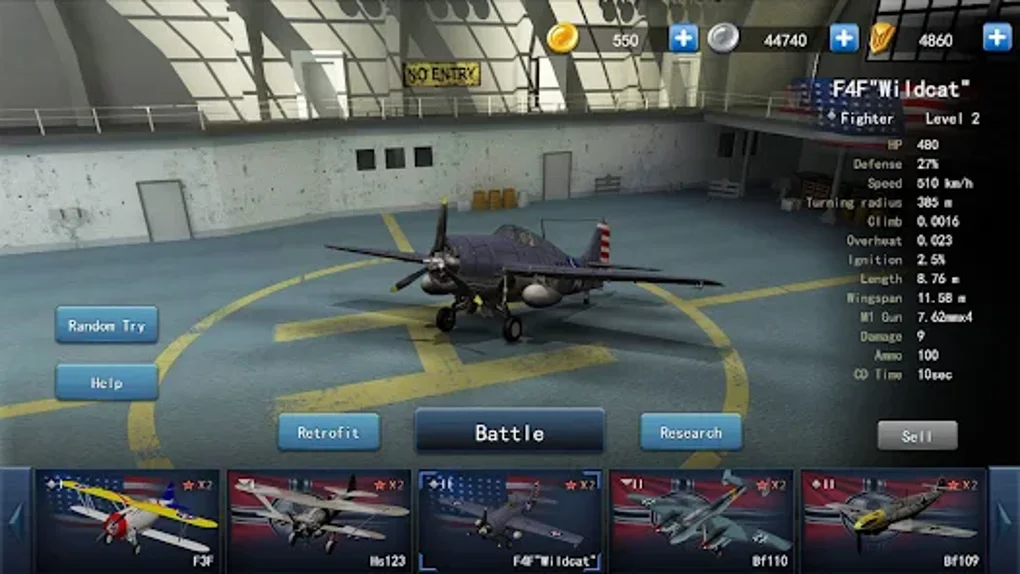Viewport: 1020px width, 574px height.
Task: Choose the Hs123 plane card
Action: point(319,520)
